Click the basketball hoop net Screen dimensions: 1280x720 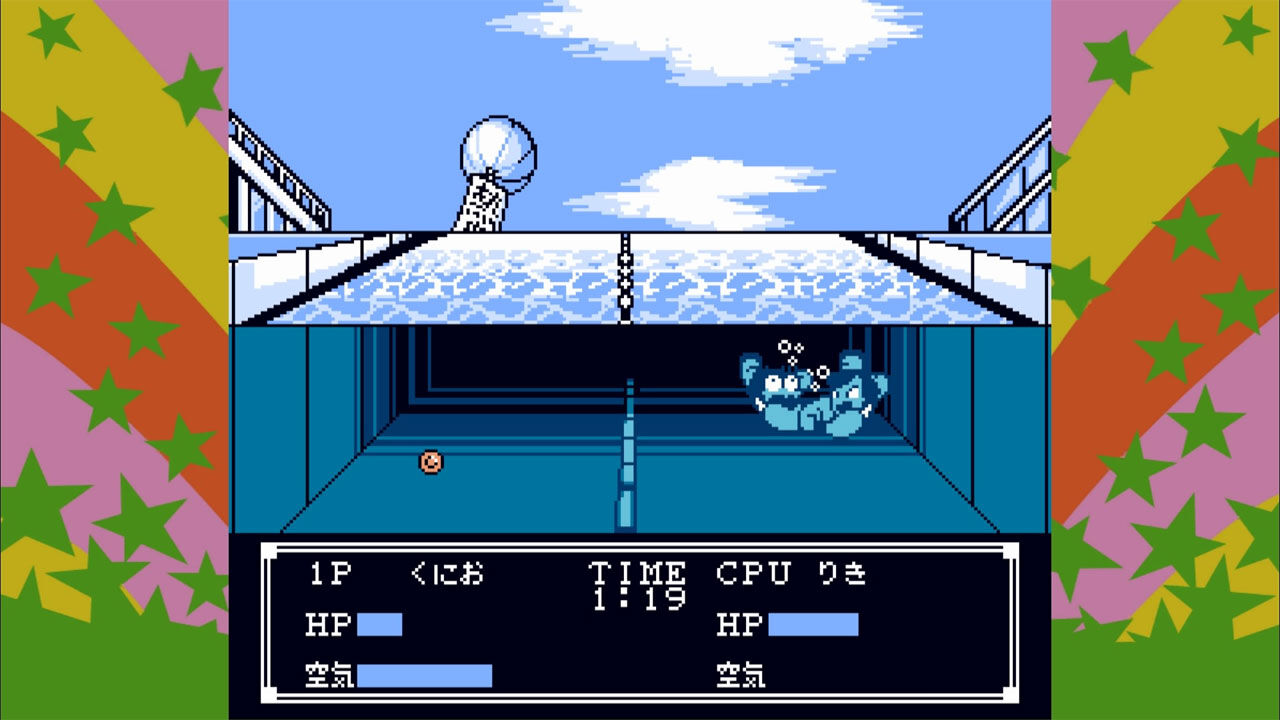[482, 200]
